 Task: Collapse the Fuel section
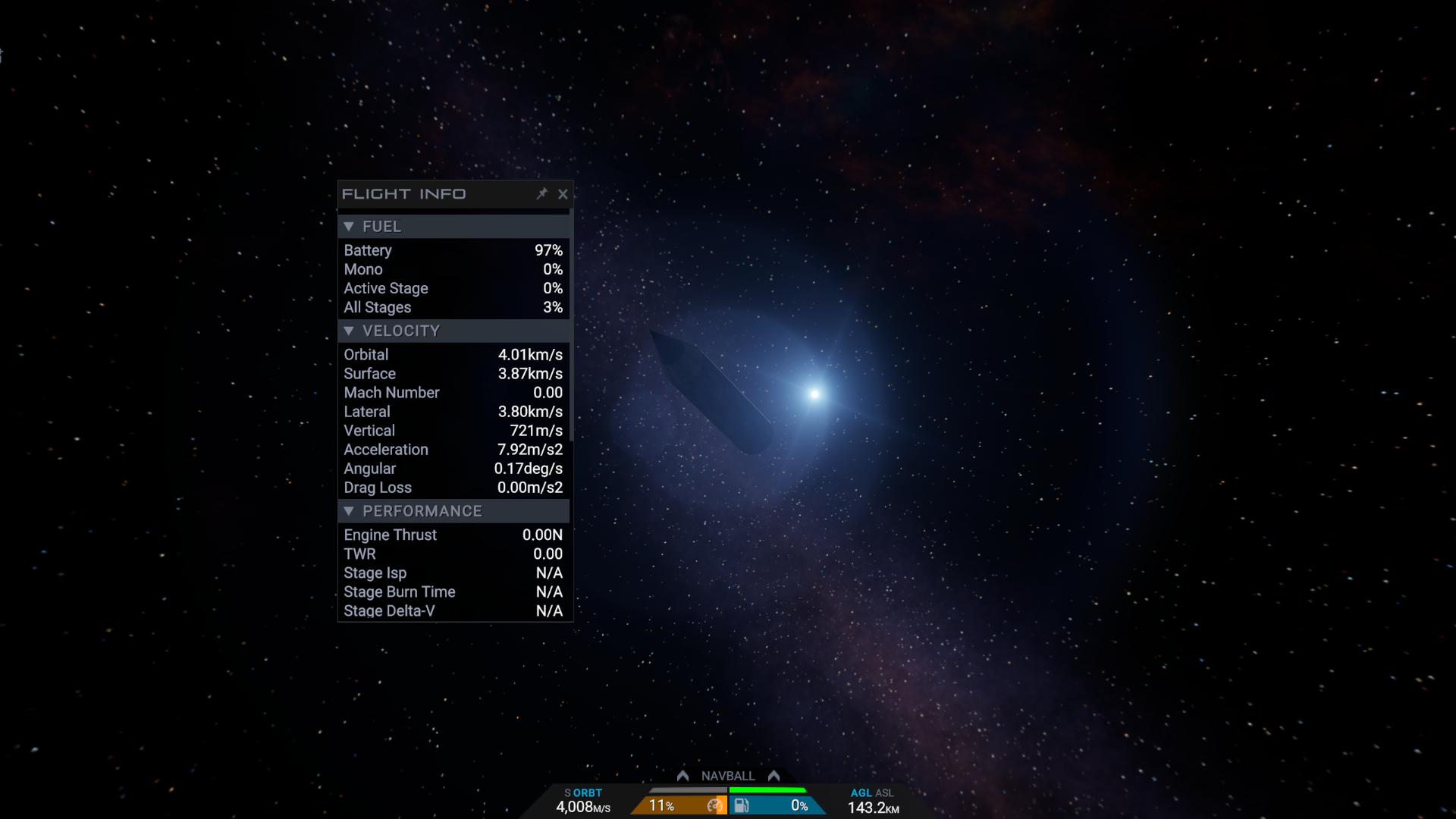point(349,227)
